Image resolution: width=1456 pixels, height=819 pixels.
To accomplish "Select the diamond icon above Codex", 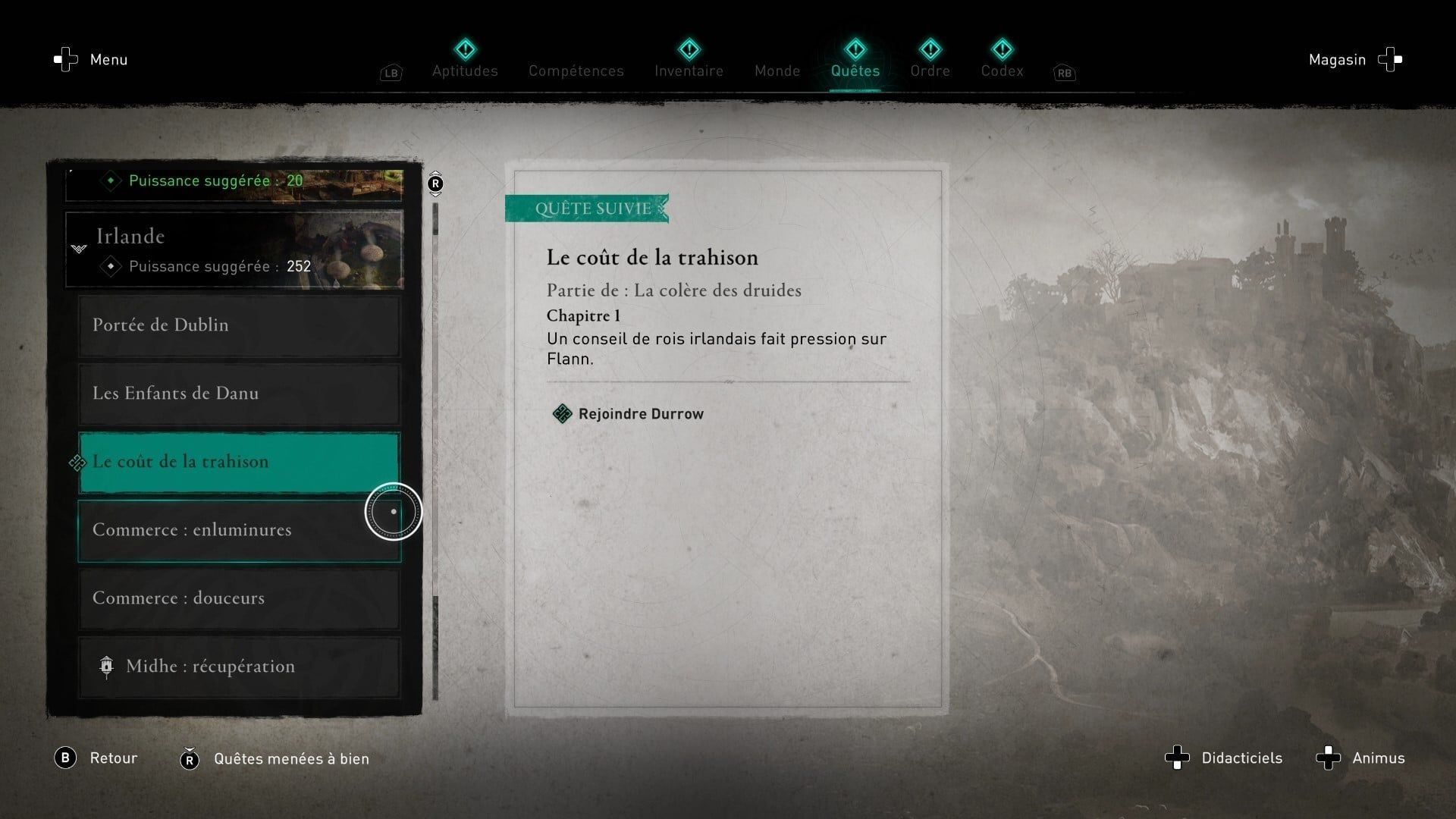I will pos(1002,49).
